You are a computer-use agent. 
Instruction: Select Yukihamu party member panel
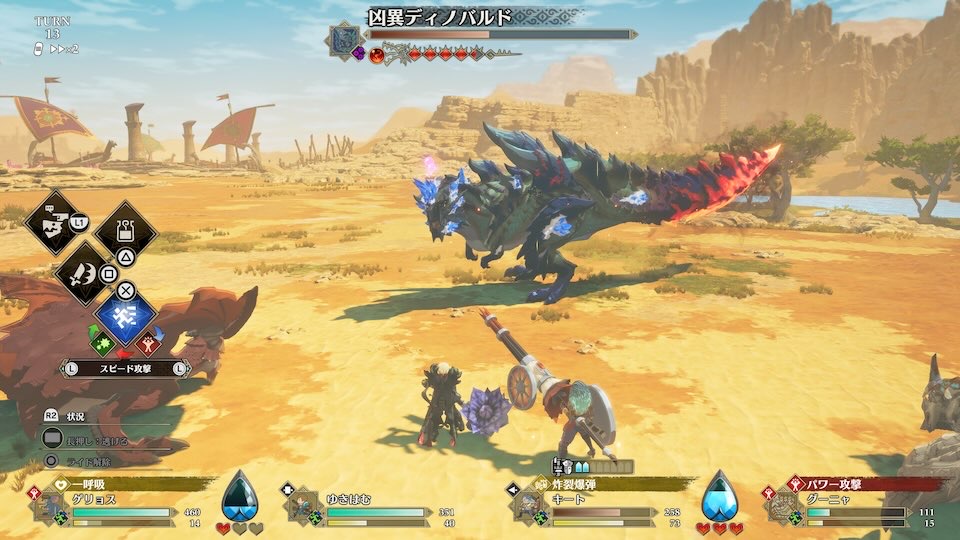pyautogui.click(x=372, y=505)
